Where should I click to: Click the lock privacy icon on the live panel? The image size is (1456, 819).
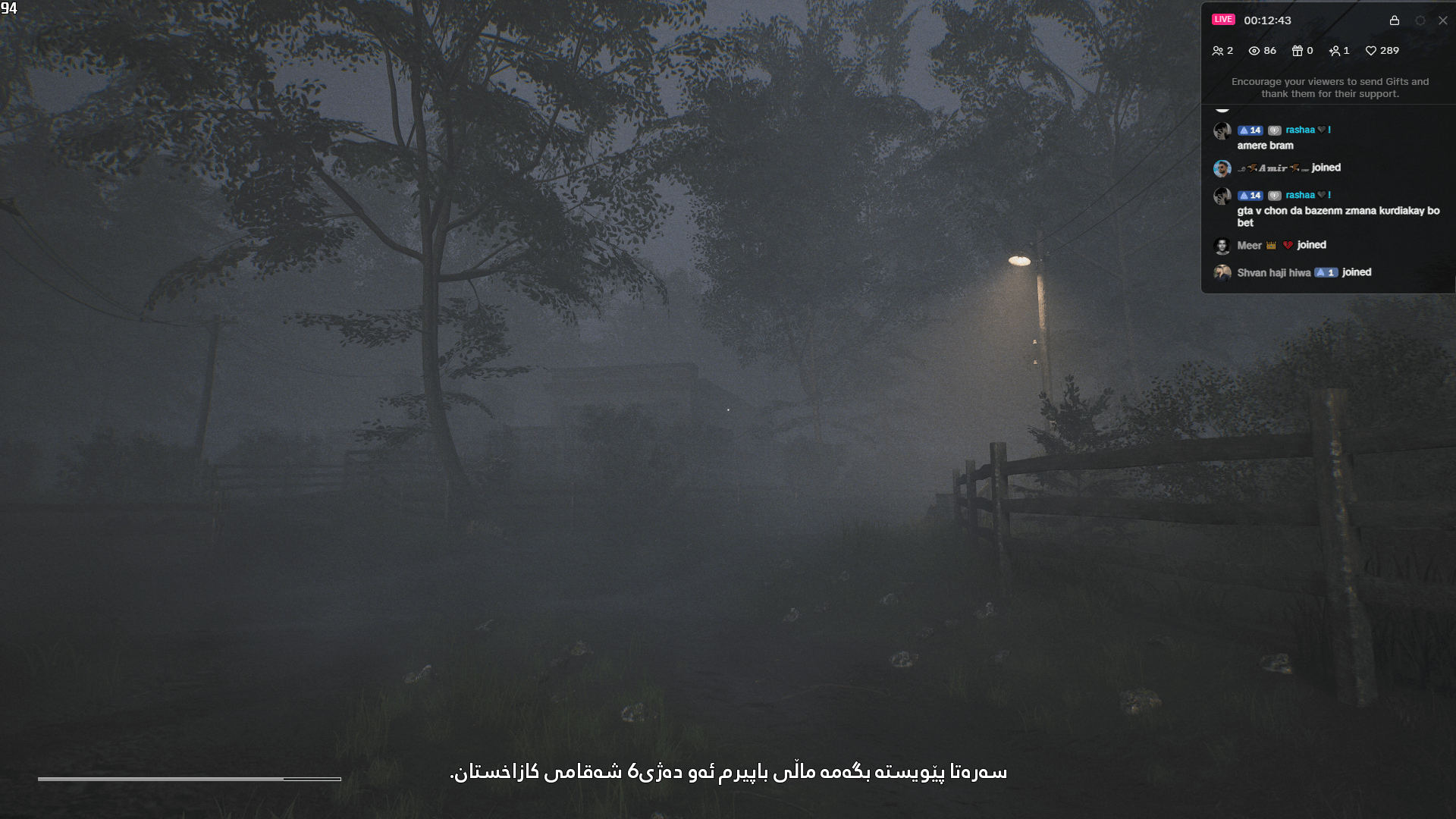pos(1395,20)
